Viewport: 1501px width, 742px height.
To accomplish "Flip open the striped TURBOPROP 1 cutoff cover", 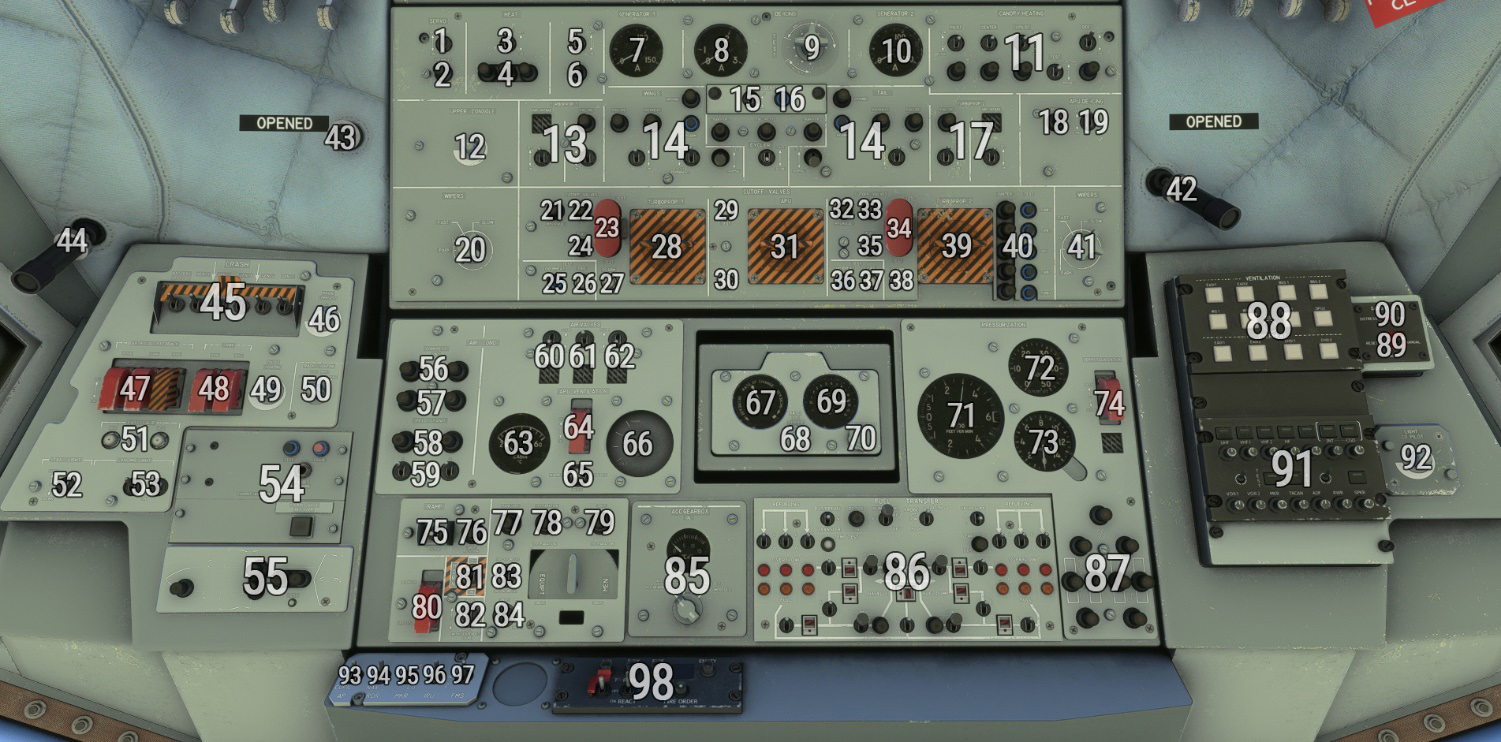I will click(667, 246).
